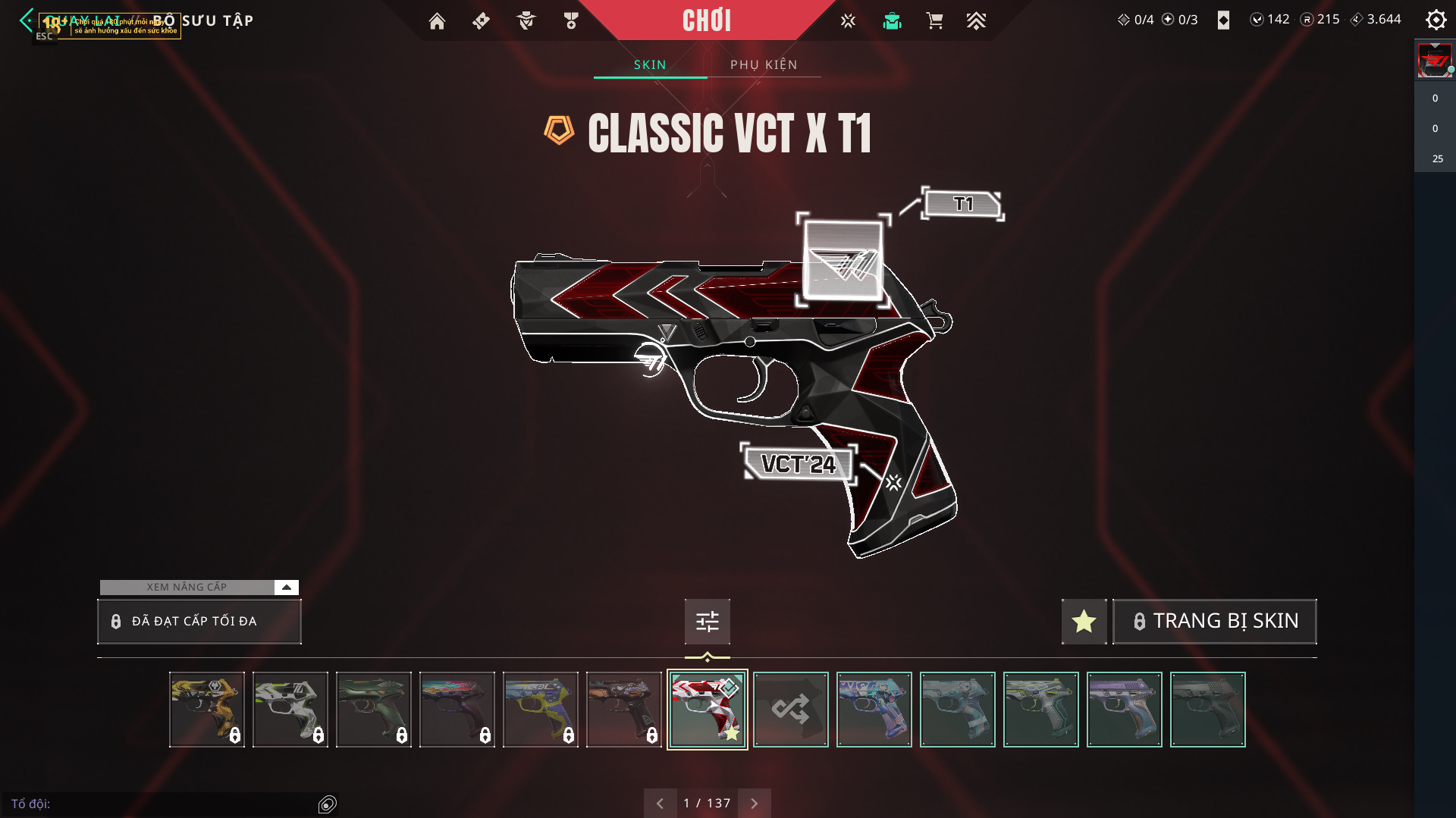The image size is (1456, 818).
Task: Switch to the Phụ Kiện tab
Action: 764,64
